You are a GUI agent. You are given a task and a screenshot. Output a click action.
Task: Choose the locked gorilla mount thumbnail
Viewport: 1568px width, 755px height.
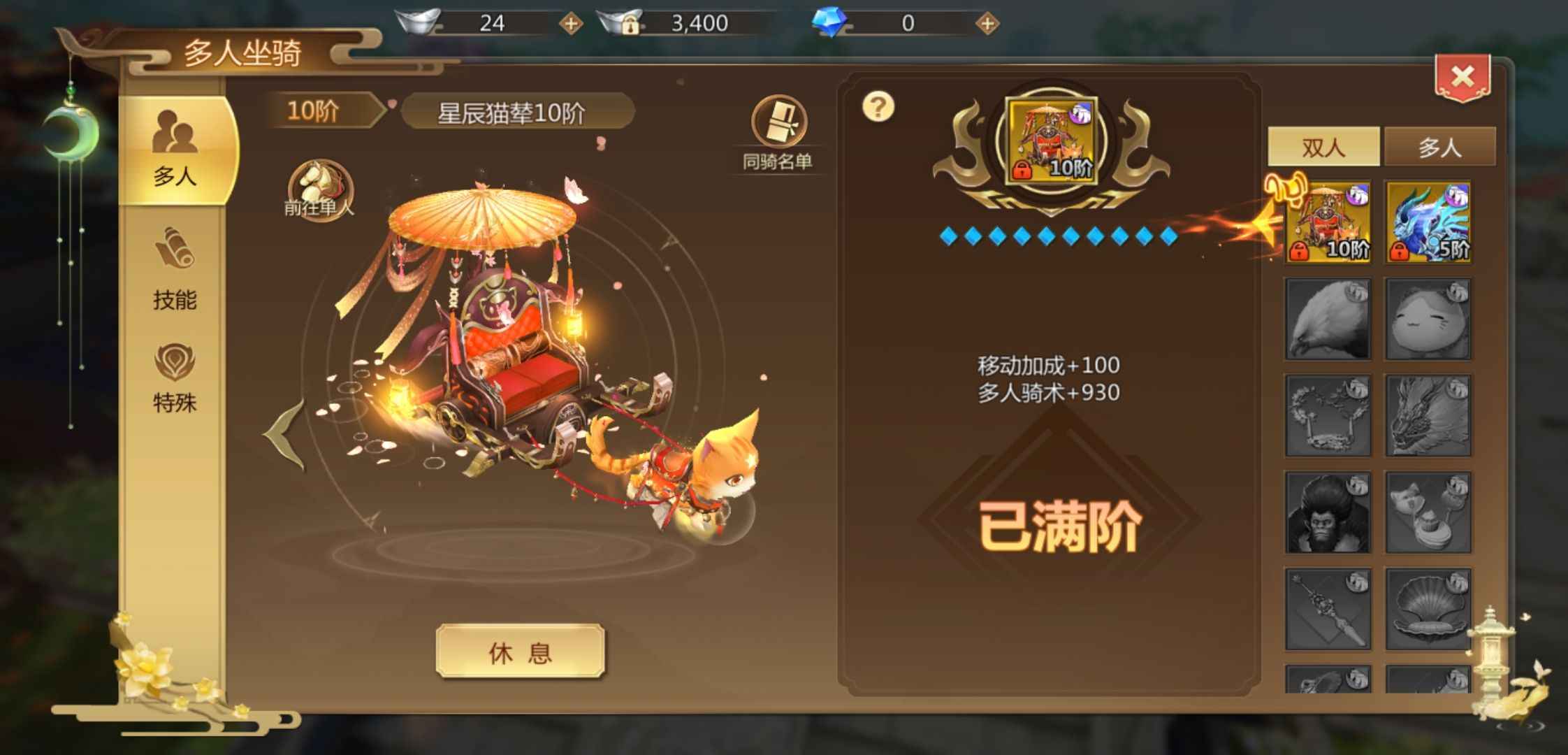coord(1328,512)
